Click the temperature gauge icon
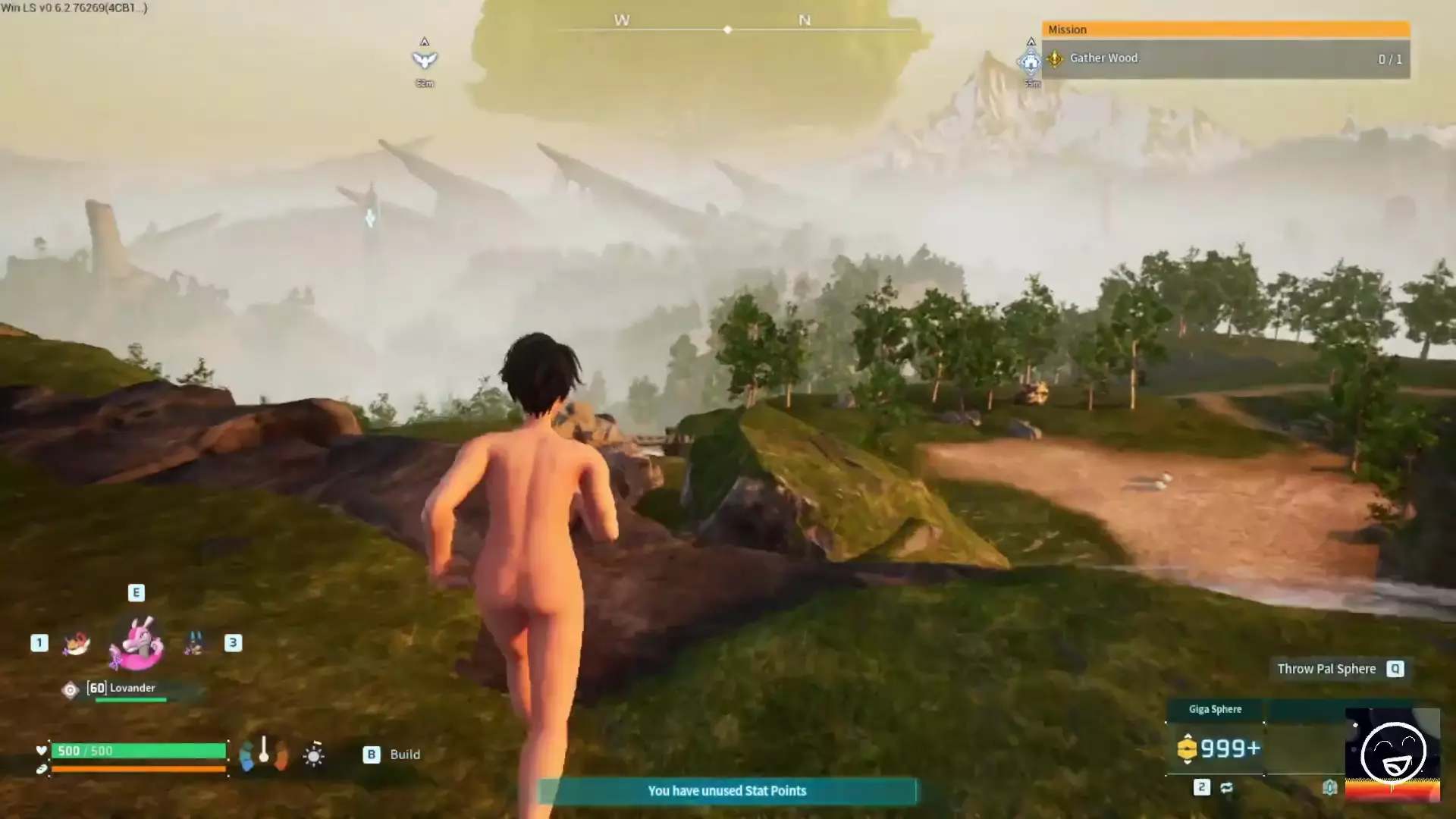Screen dimensions: 1456x819 pyautogui.click(x=263, y=754)
